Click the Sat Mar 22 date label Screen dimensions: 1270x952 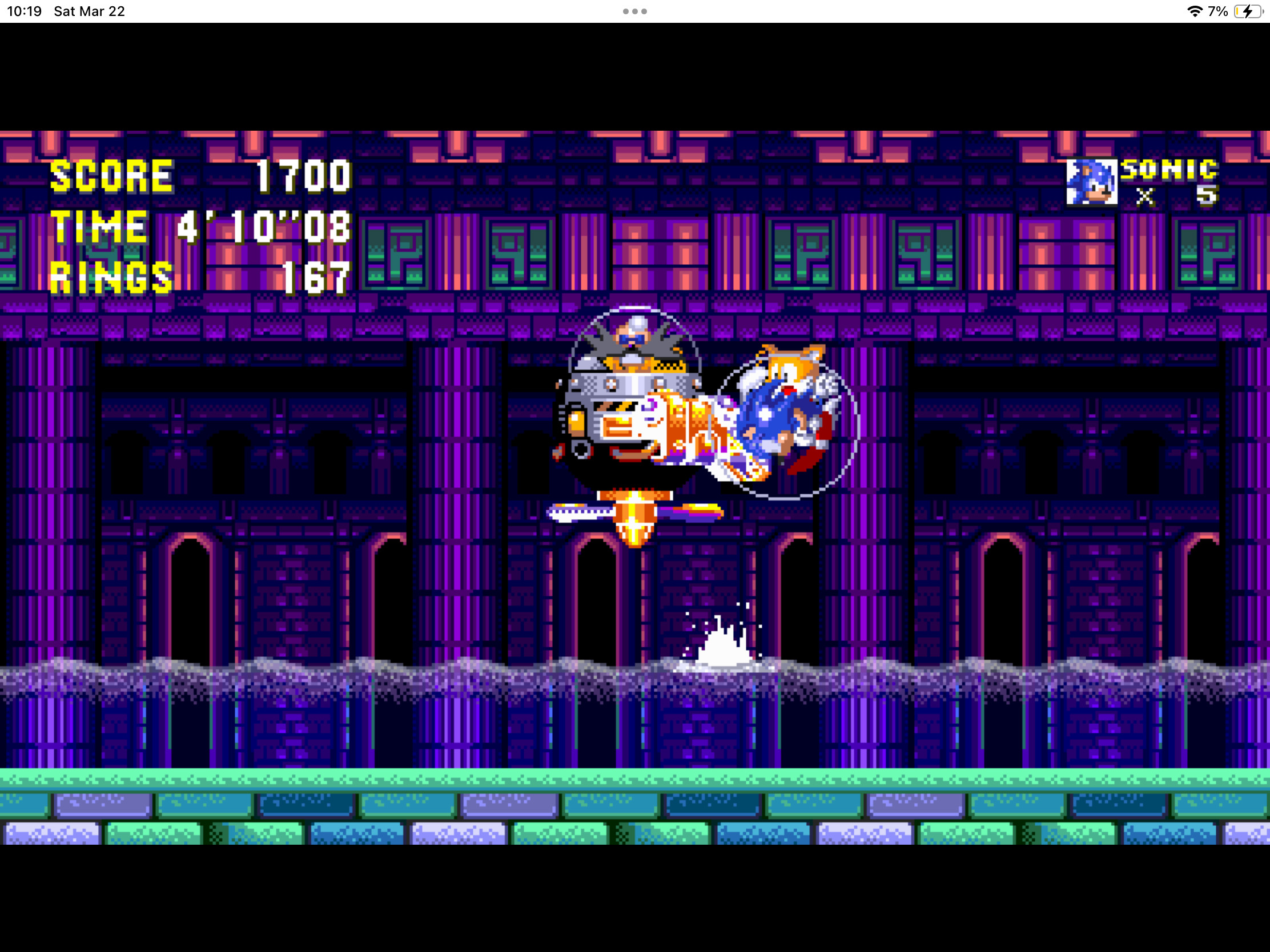[89, 10]
